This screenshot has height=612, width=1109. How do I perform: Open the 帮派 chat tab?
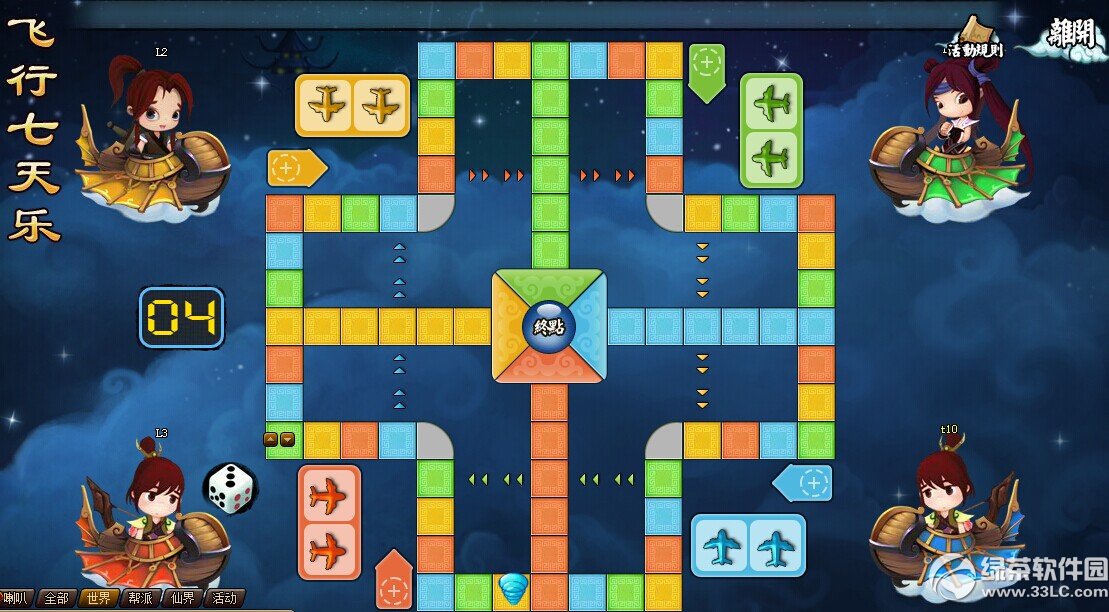(x=140, y=598)
